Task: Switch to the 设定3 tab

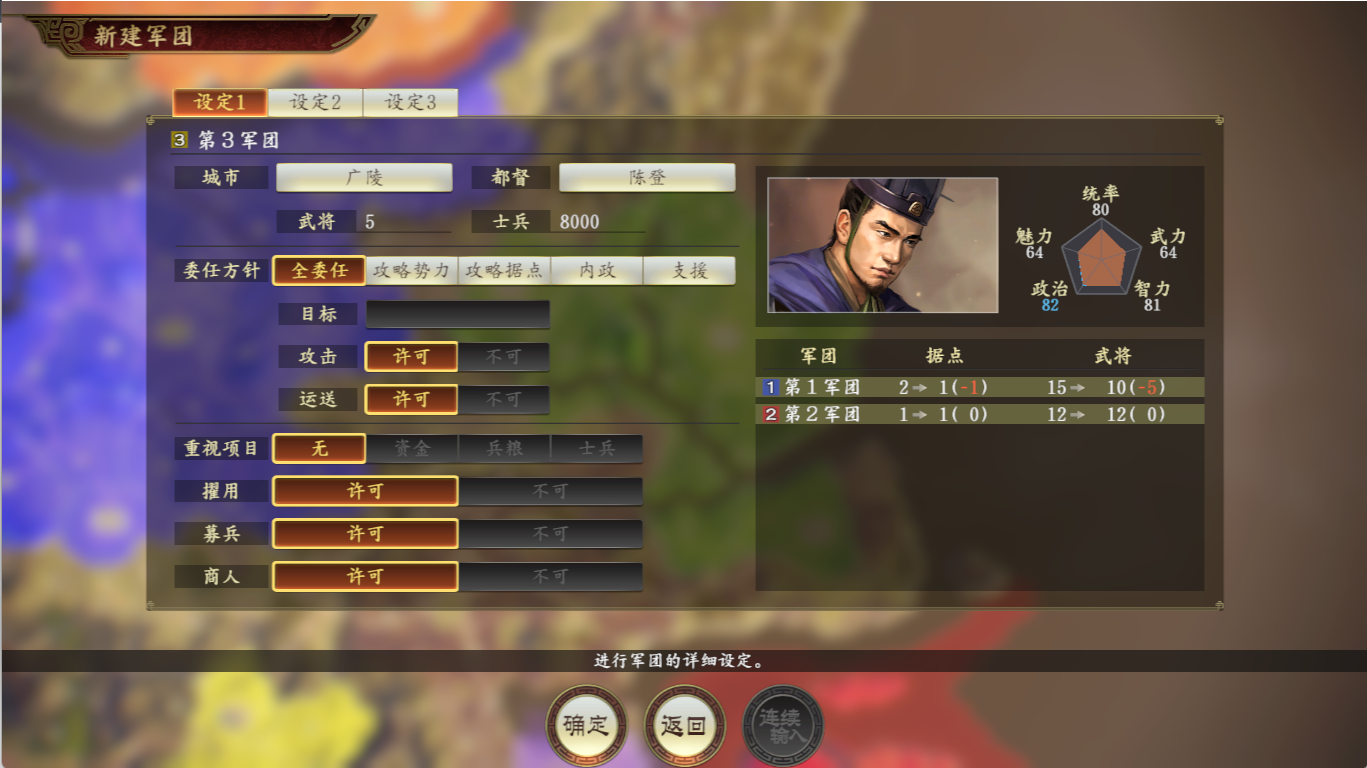Action: (x=408, y=103)
